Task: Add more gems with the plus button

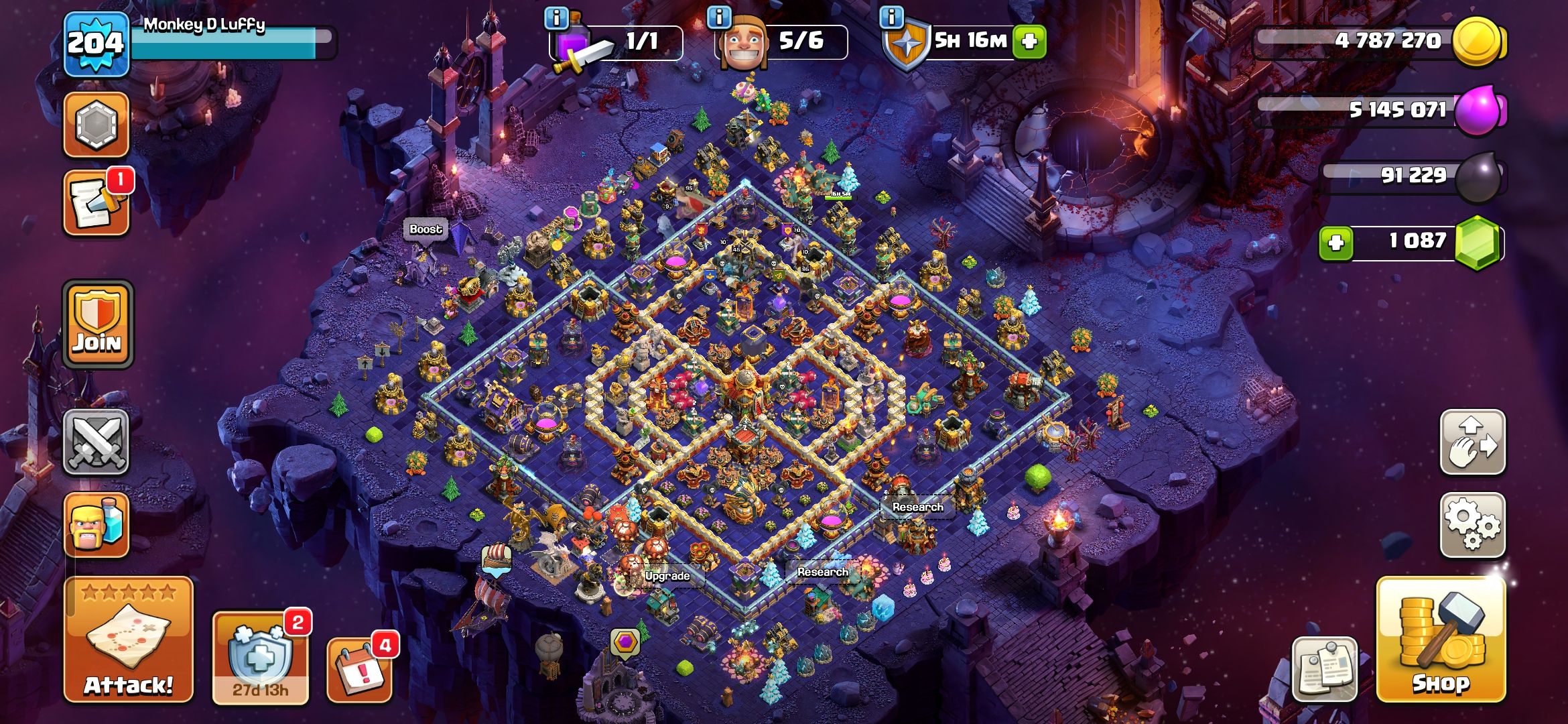Action: click(x=1335, y=243)
